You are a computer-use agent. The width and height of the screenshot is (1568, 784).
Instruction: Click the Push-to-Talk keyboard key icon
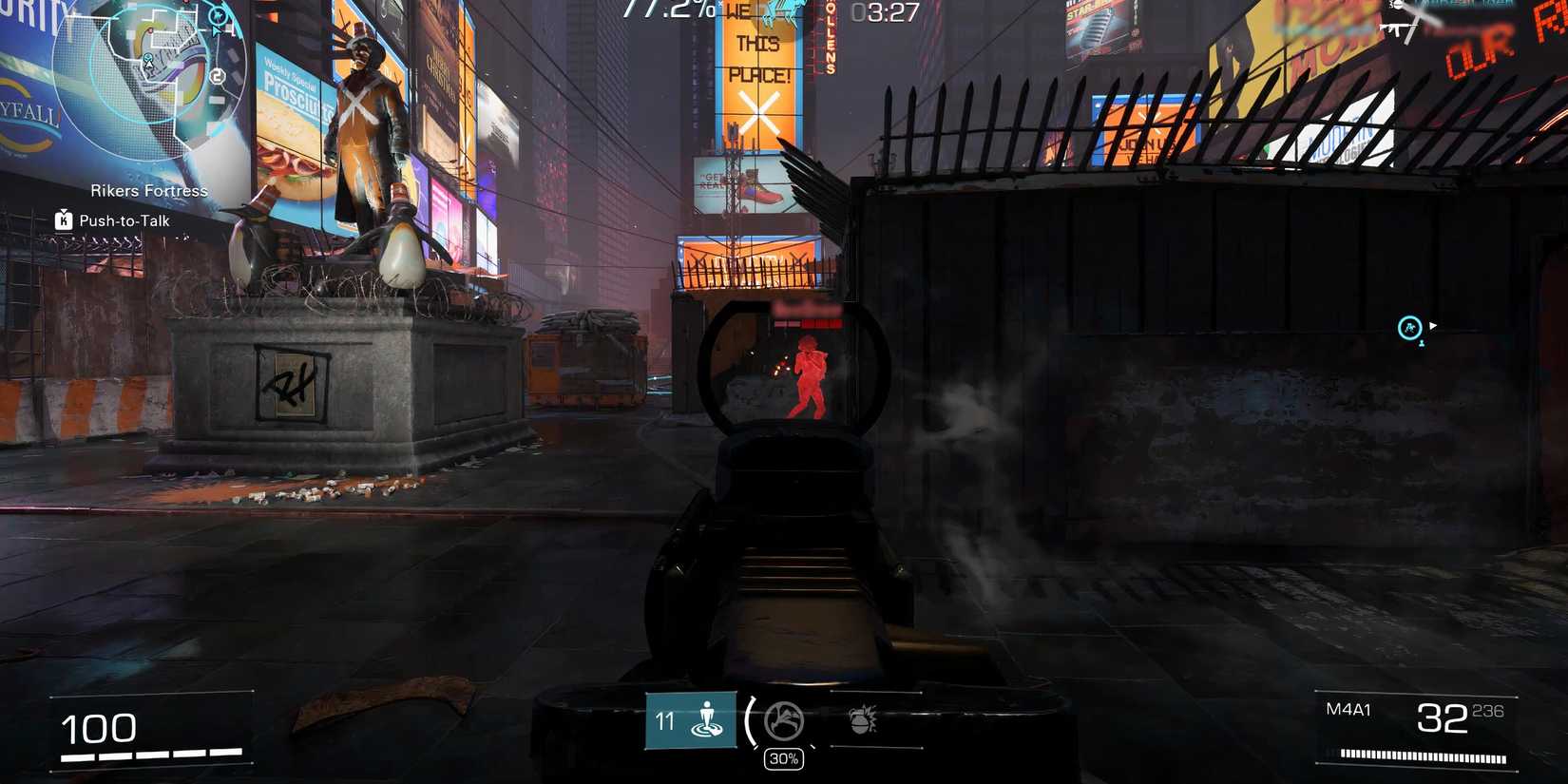point(62,220)
